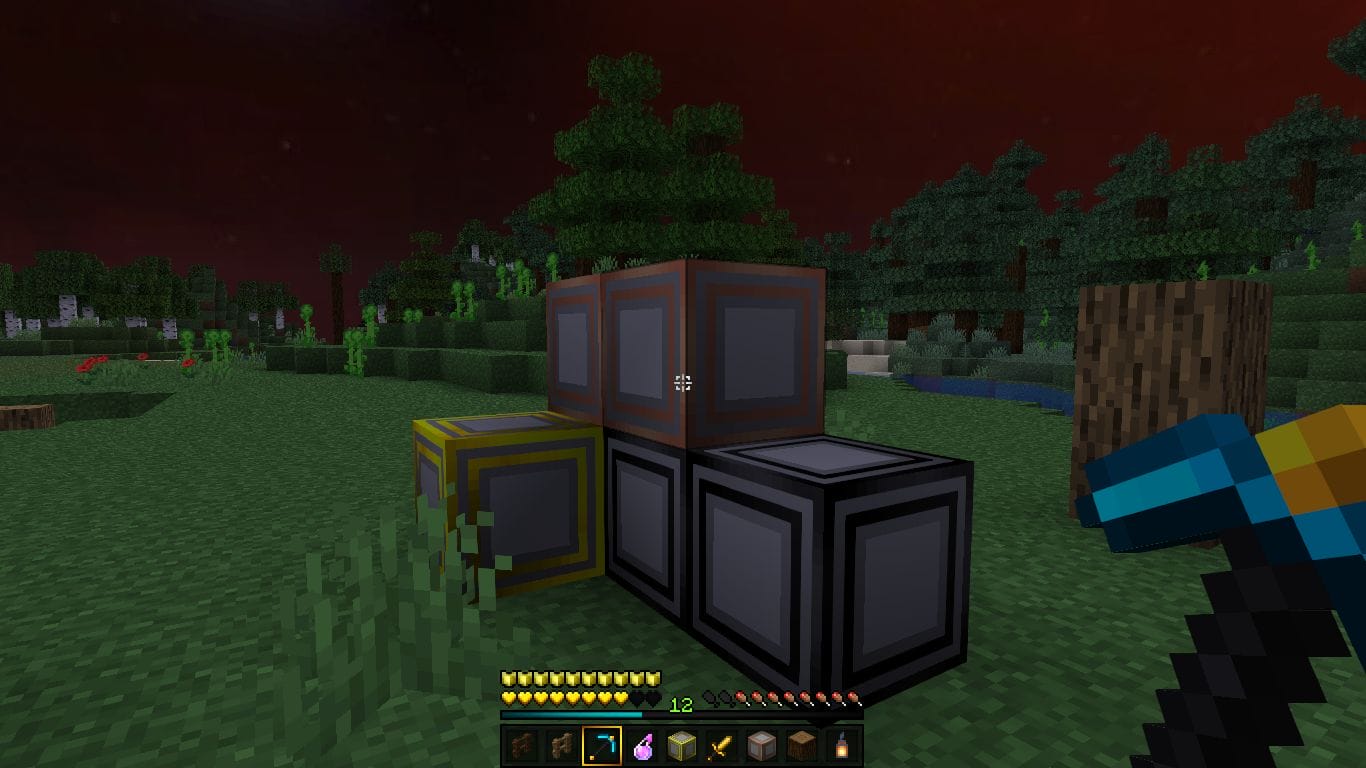The image size is (1366, 768).
Task: Select the copper-trimmed machine block slot
Action: (x=762, y=746)
